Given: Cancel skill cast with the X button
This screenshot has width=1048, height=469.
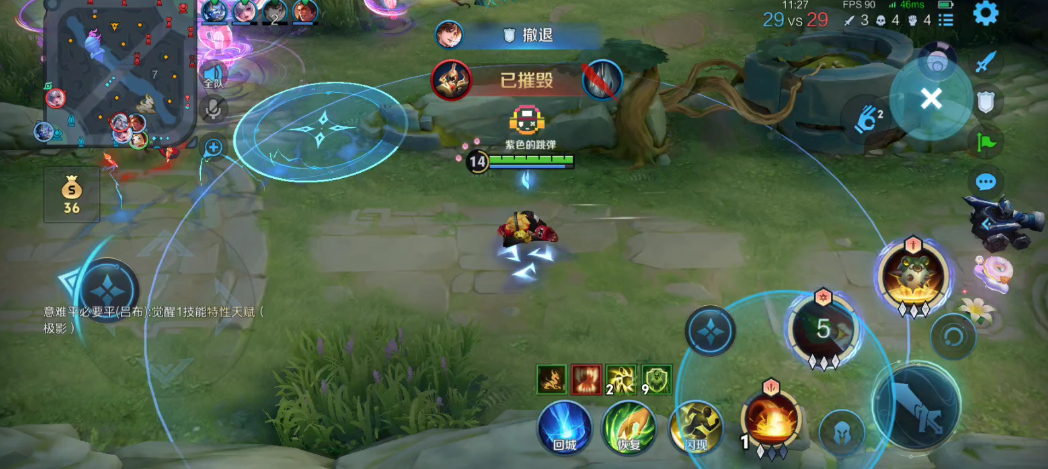Looking at the screenshot, I should point(931,98).
